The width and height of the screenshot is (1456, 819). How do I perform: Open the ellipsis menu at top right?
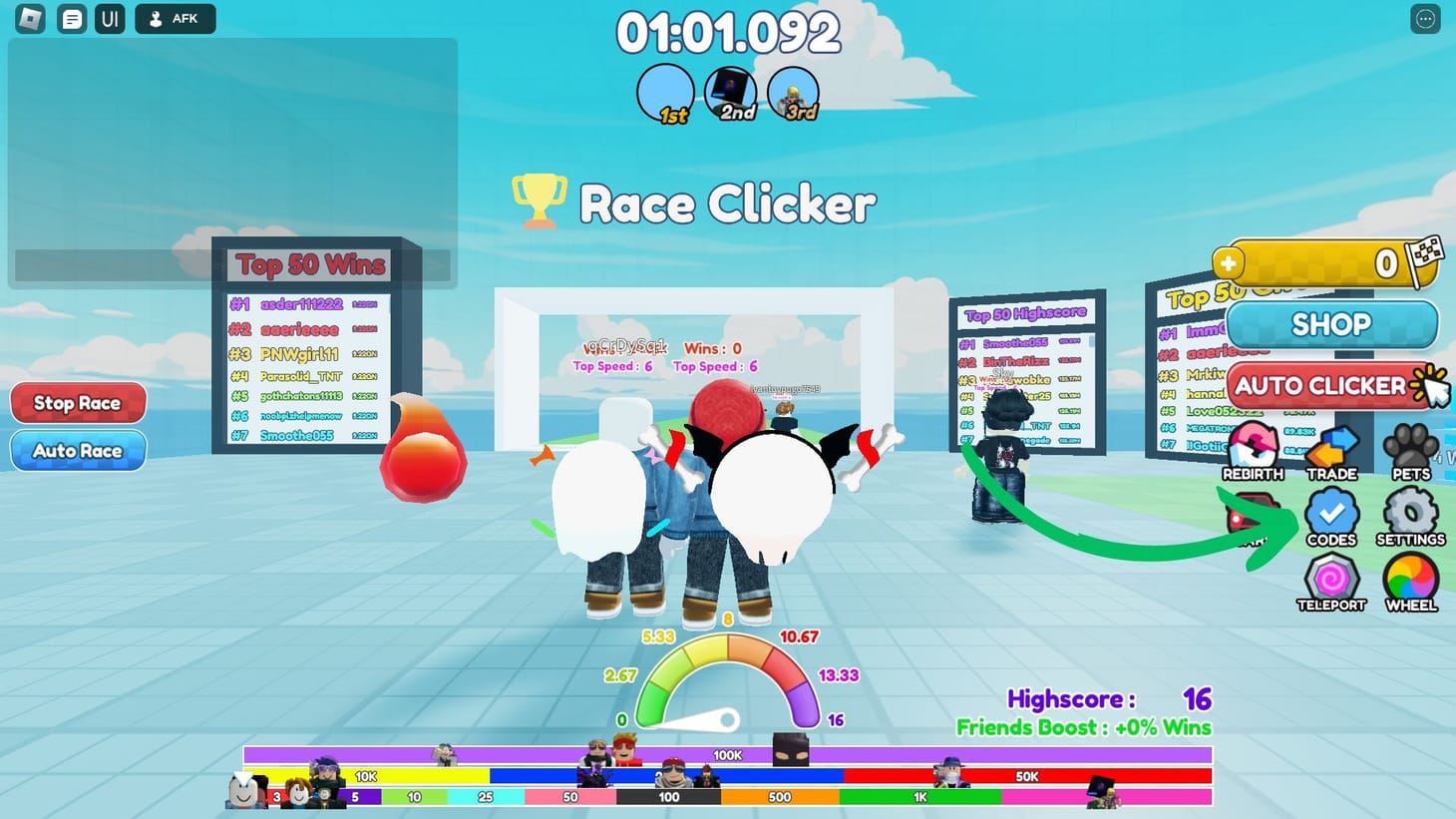1424,18
